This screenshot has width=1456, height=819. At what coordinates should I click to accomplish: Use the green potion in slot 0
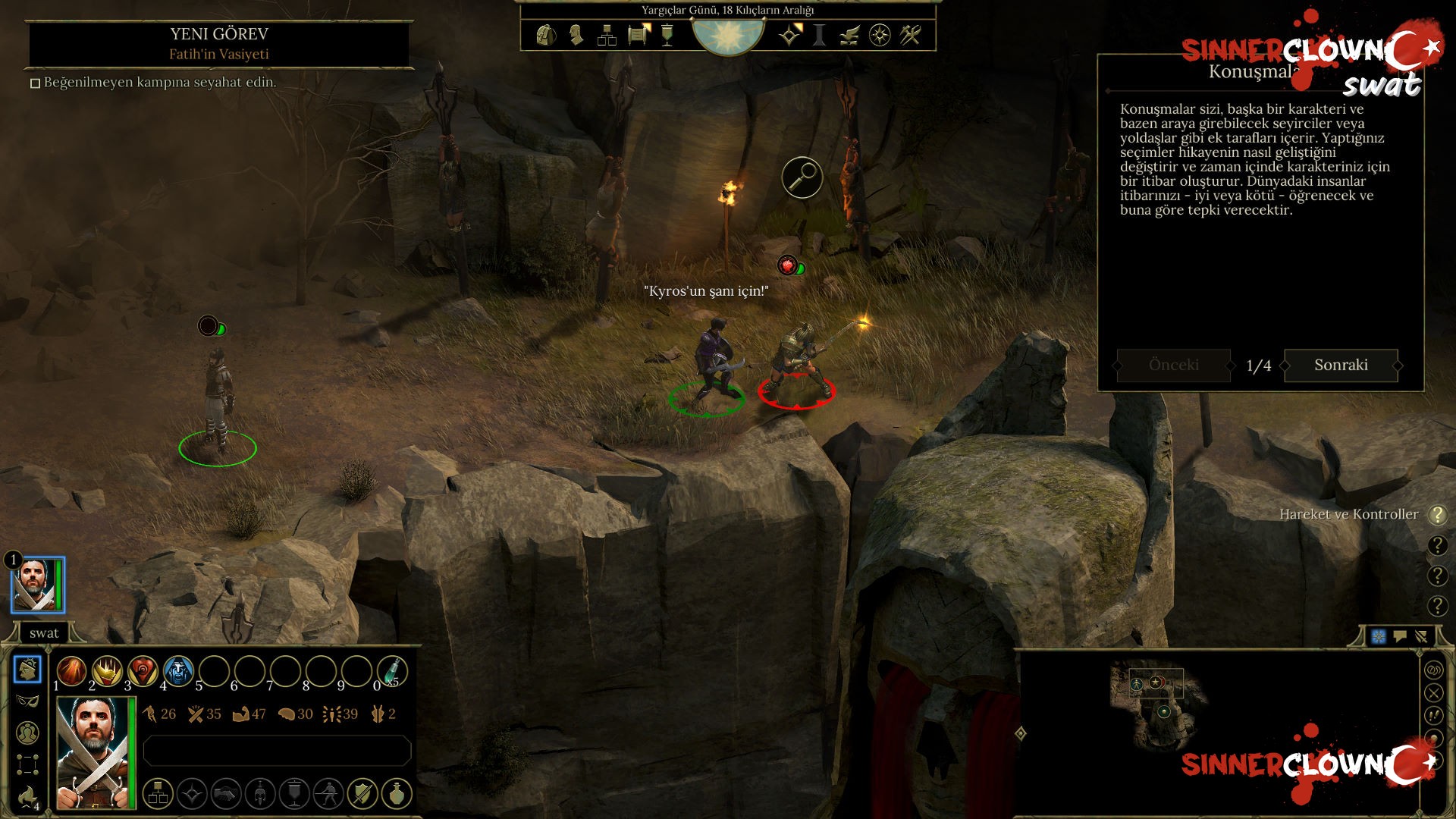[x=392, y=671]
